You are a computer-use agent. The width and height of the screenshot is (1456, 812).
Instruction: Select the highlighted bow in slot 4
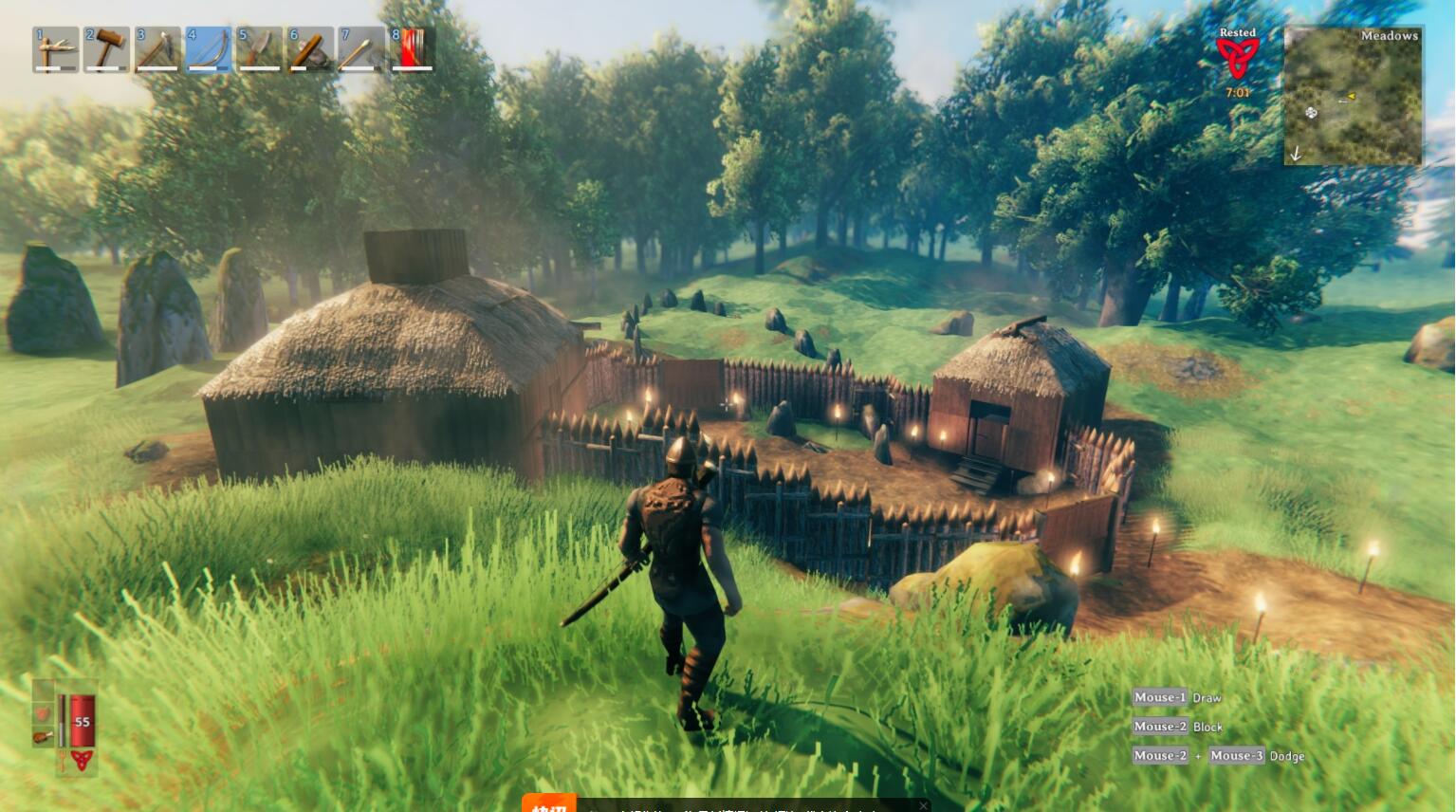tap(209, 49)
